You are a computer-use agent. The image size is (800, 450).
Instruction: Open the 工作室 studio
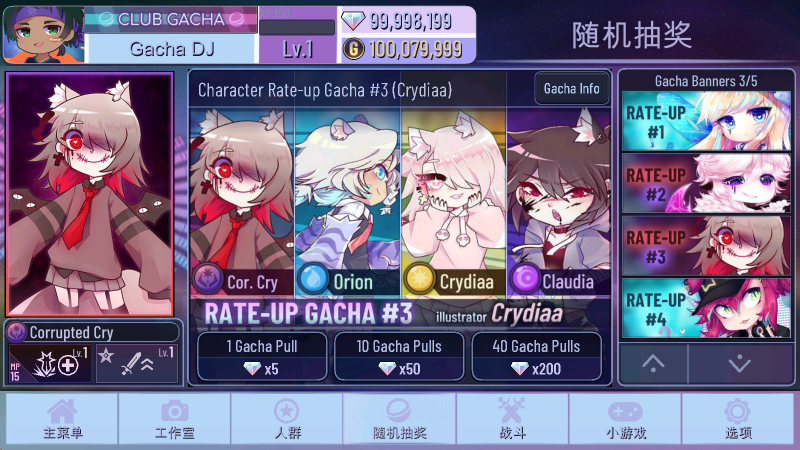(174, 419)
